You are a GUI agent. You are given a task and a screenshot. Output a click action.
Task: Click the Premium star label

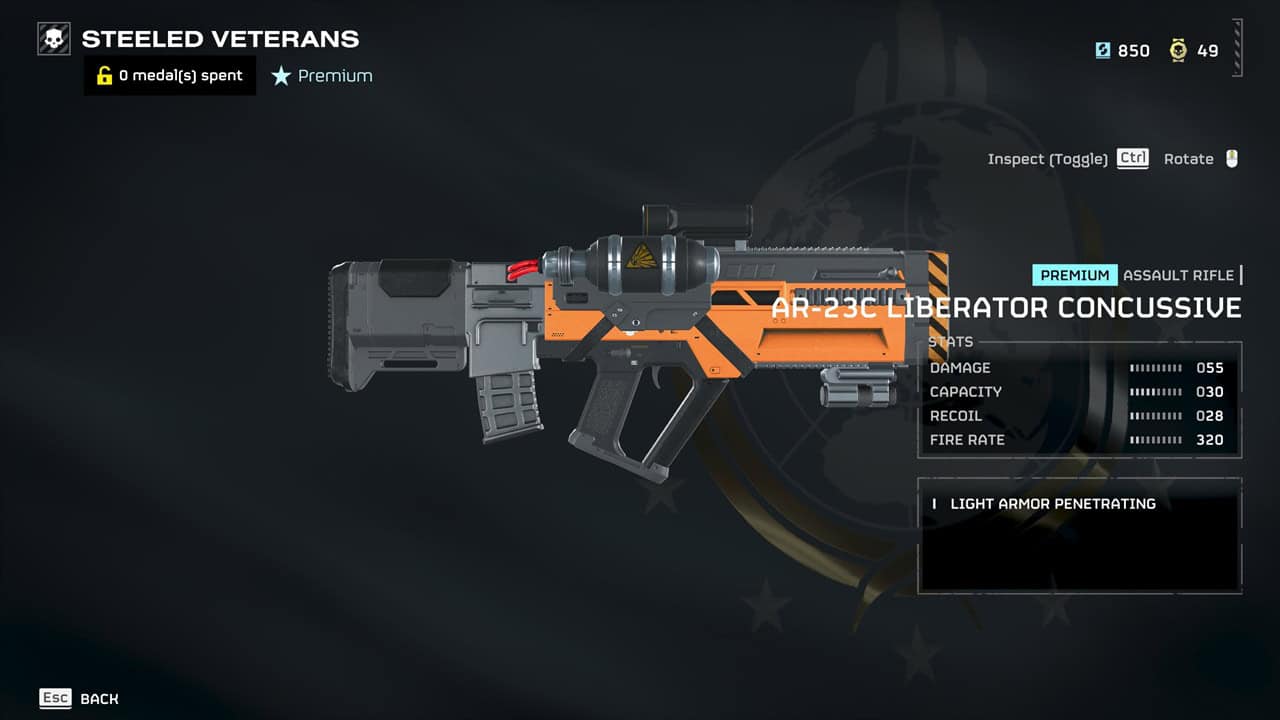pyautogui.click(x=322, y=76)
